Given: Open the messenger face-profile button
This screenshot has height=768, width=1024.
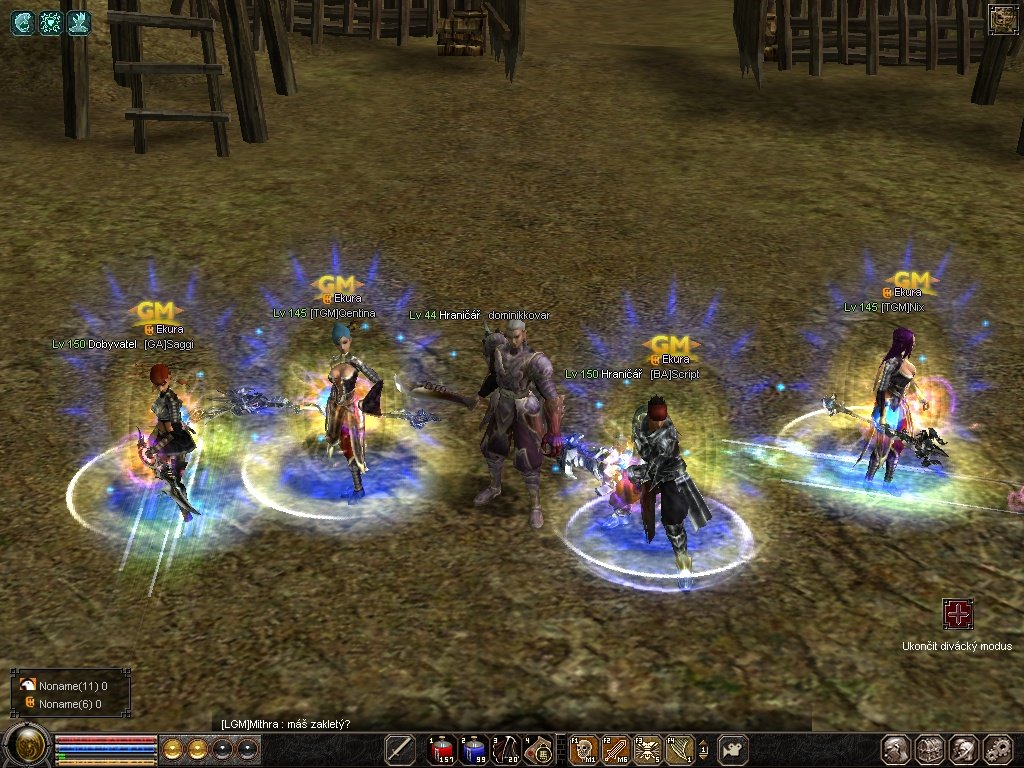Looking at the screenshot, I should coord(964,749).
